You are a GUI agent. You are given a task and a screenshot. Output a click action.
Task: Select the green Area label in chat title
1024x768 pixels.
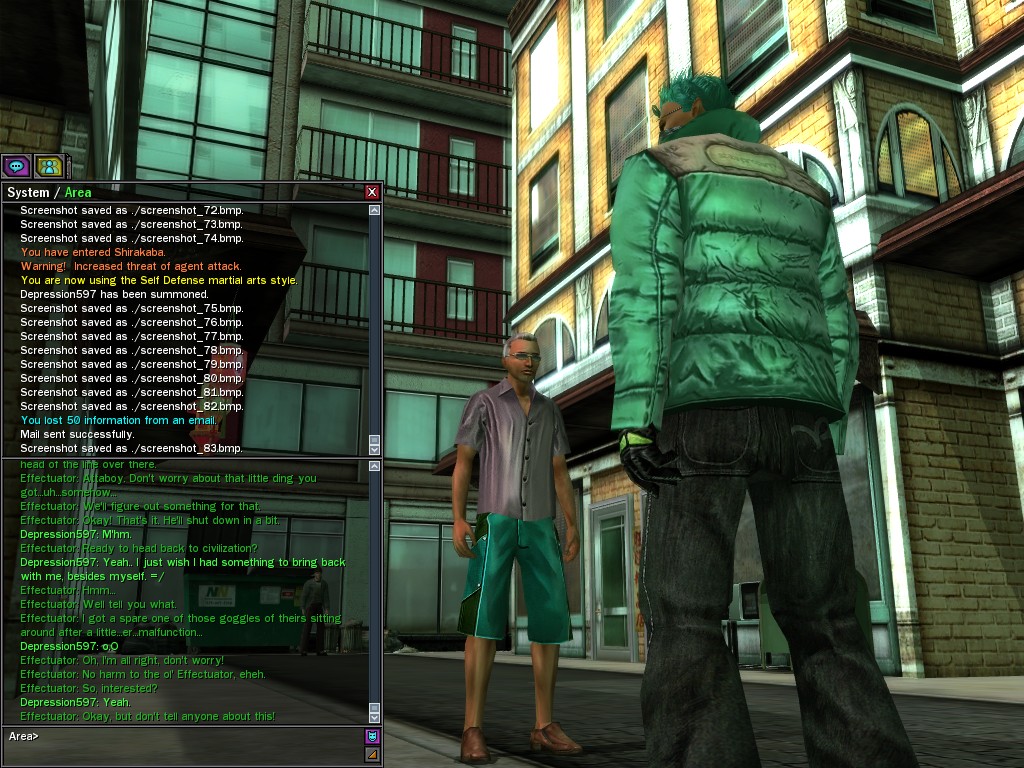[78, 192]
